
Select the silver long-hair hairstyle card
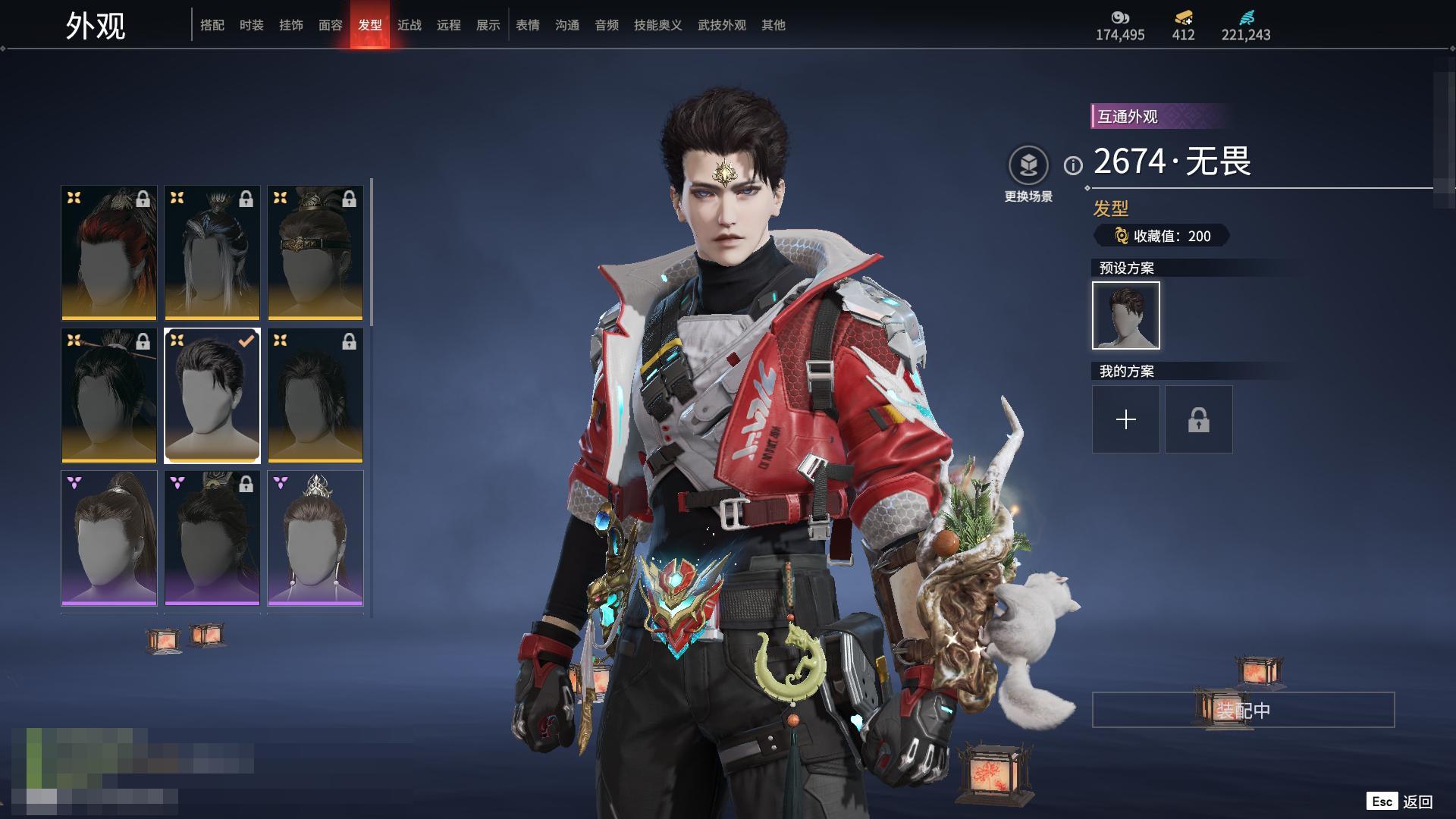click(x=212, y=253)
